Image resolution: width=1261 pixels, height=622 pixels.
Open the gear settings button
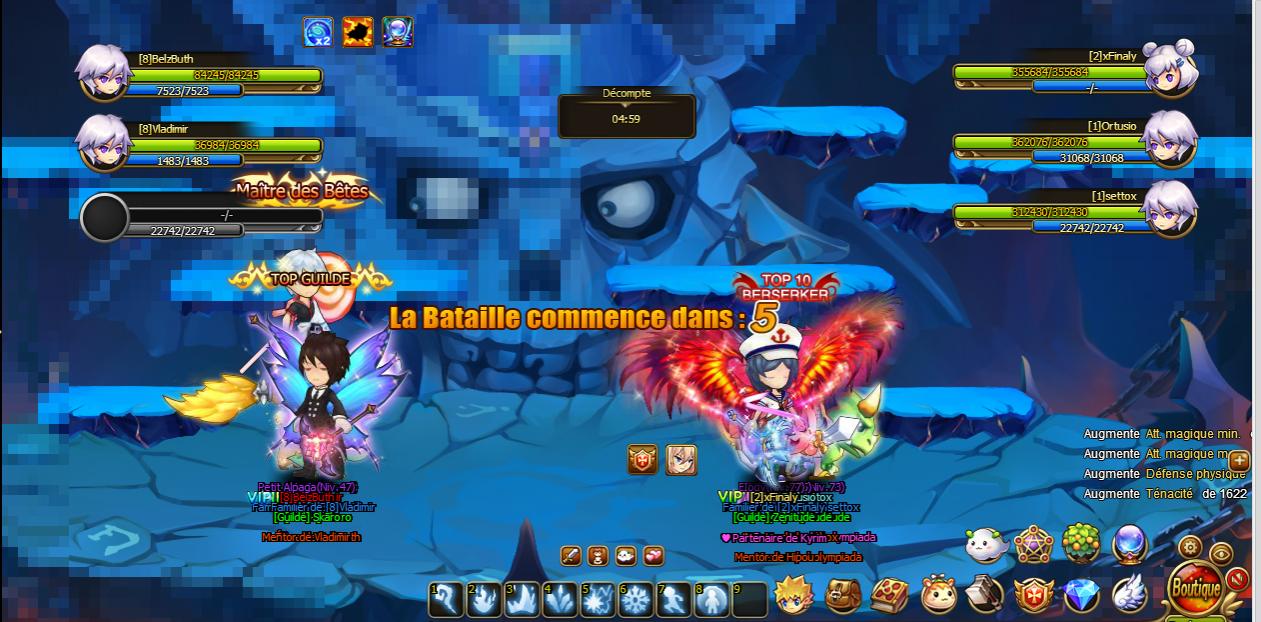(x=1190, y=547)
